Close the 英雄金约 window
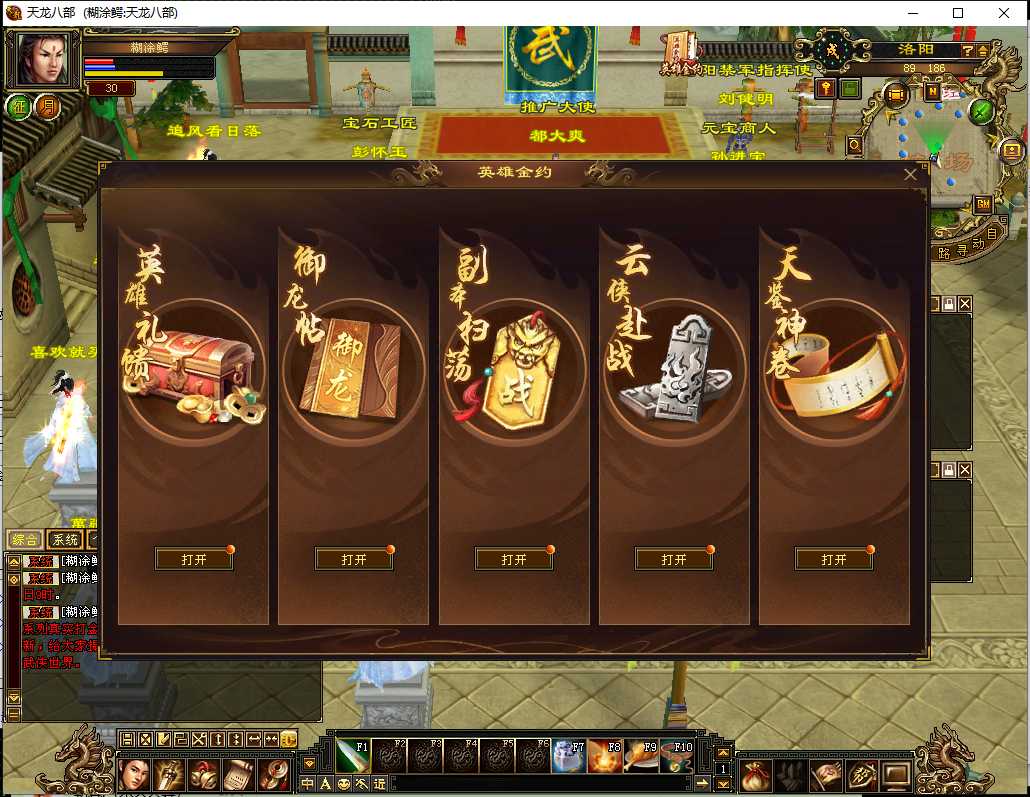1030x797 pixels. tap(910, 174)
